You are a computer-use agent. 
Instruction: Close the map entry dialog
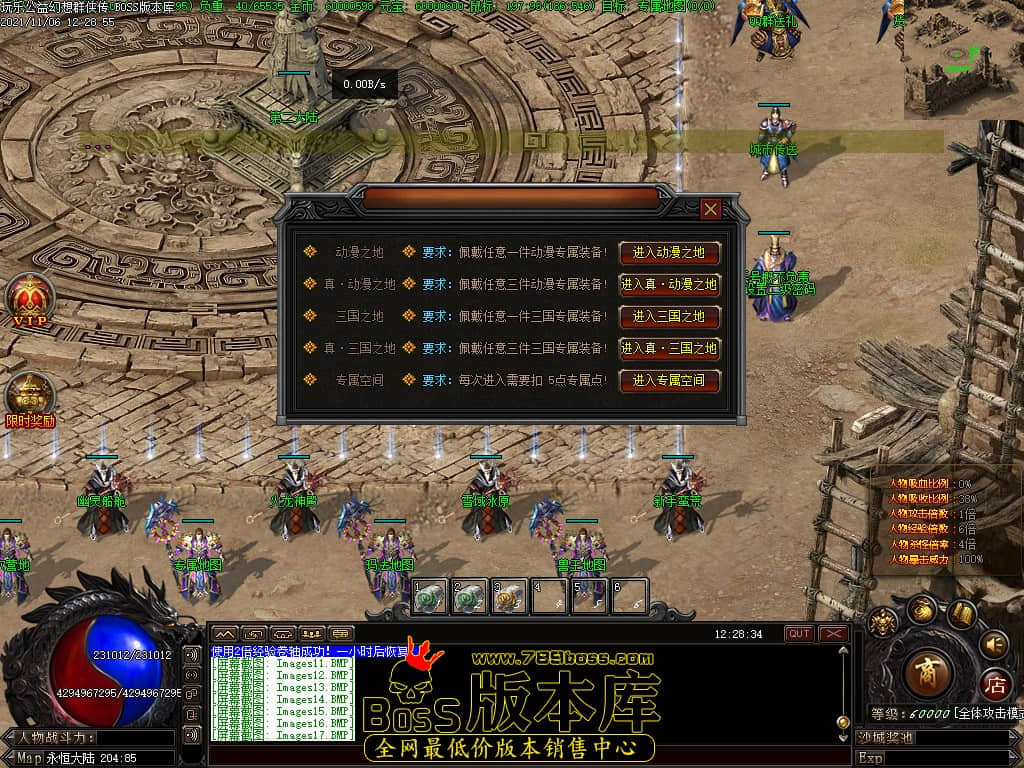(x=710, y=208)
